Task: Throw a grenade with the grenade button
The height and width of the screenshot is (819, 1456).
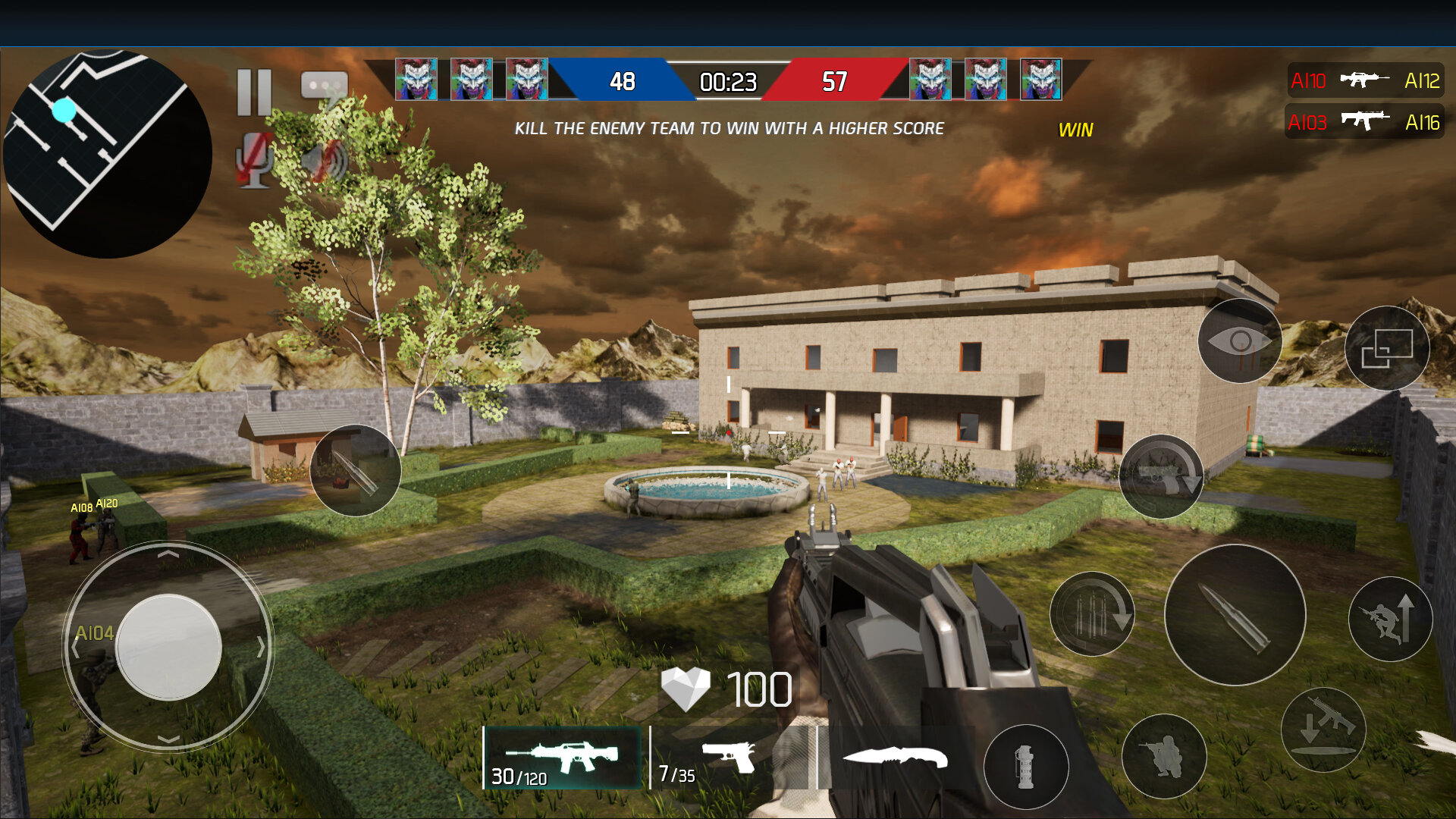Action: pos(1025,767)
